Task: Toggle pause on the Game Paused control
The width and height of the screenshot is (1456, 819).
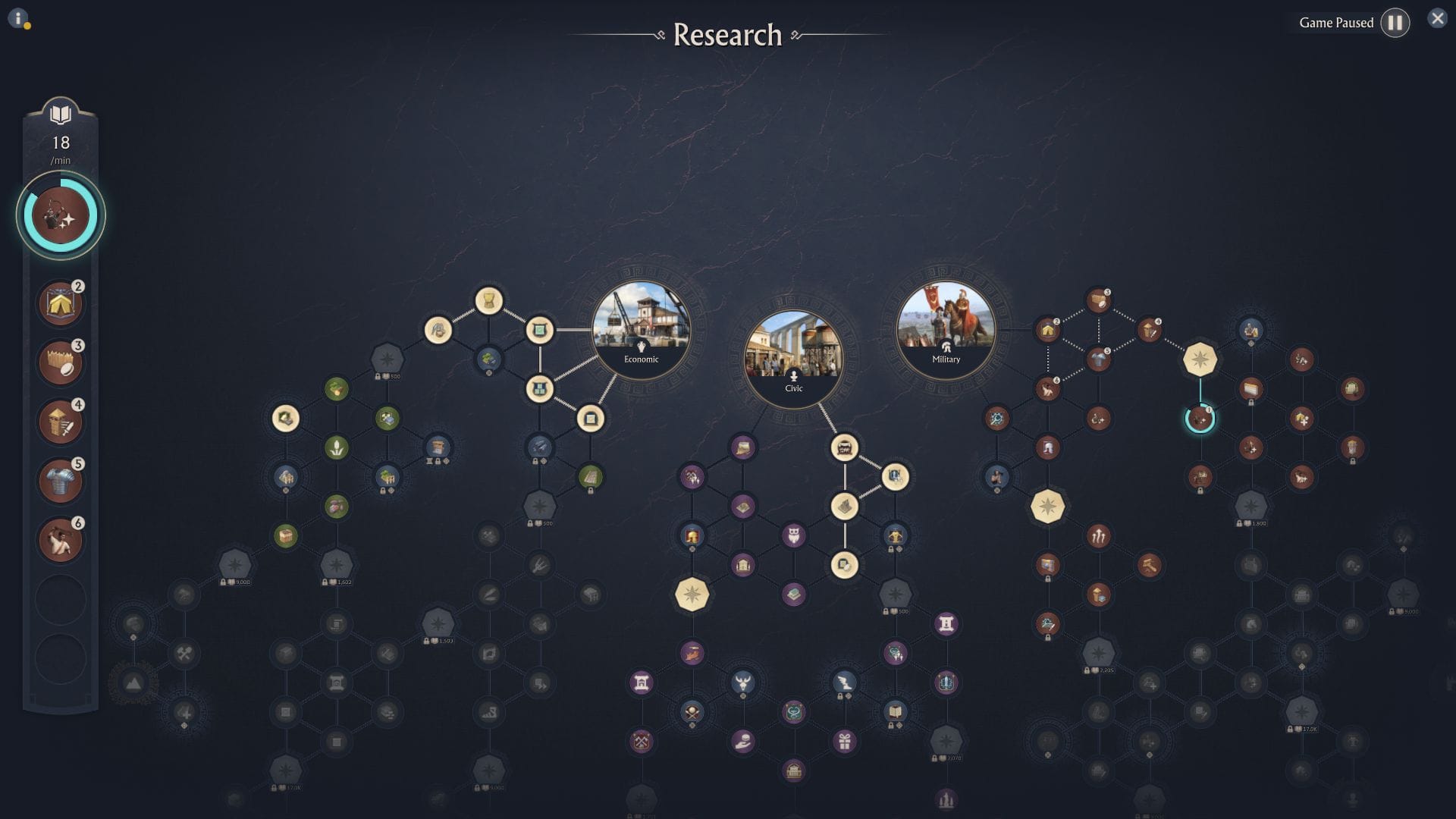Action: tap(1395, 22)
